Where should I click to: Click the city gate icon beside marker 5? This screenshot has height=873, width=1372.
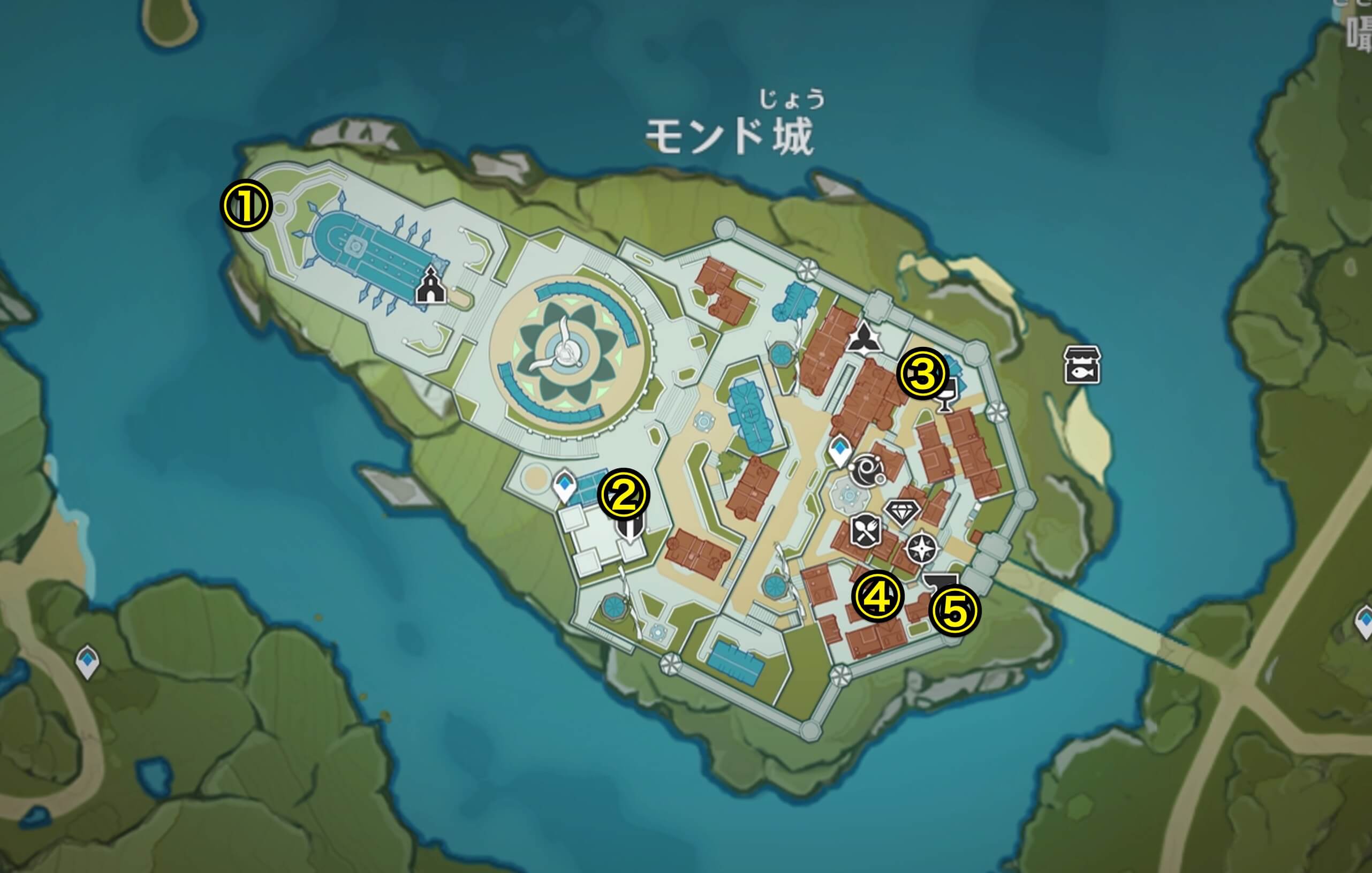(940, 580)
